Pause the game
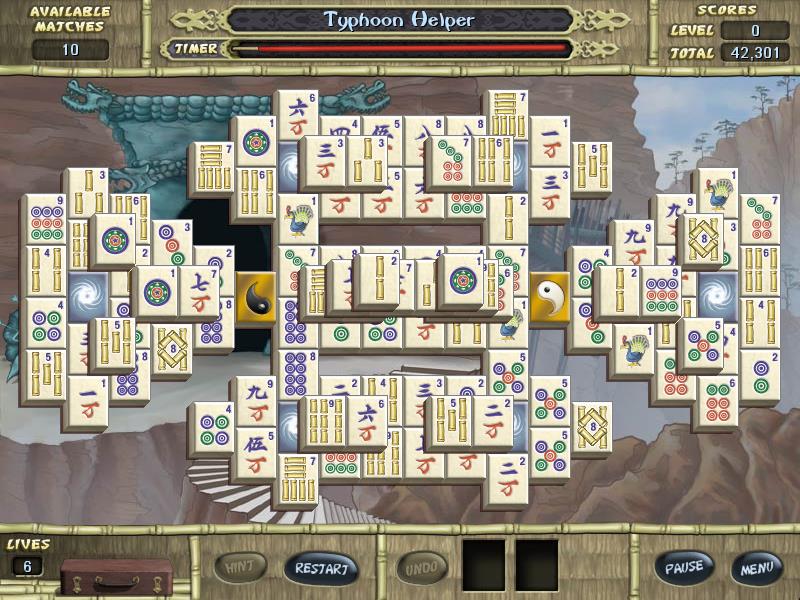 click(x=685, y=567)
